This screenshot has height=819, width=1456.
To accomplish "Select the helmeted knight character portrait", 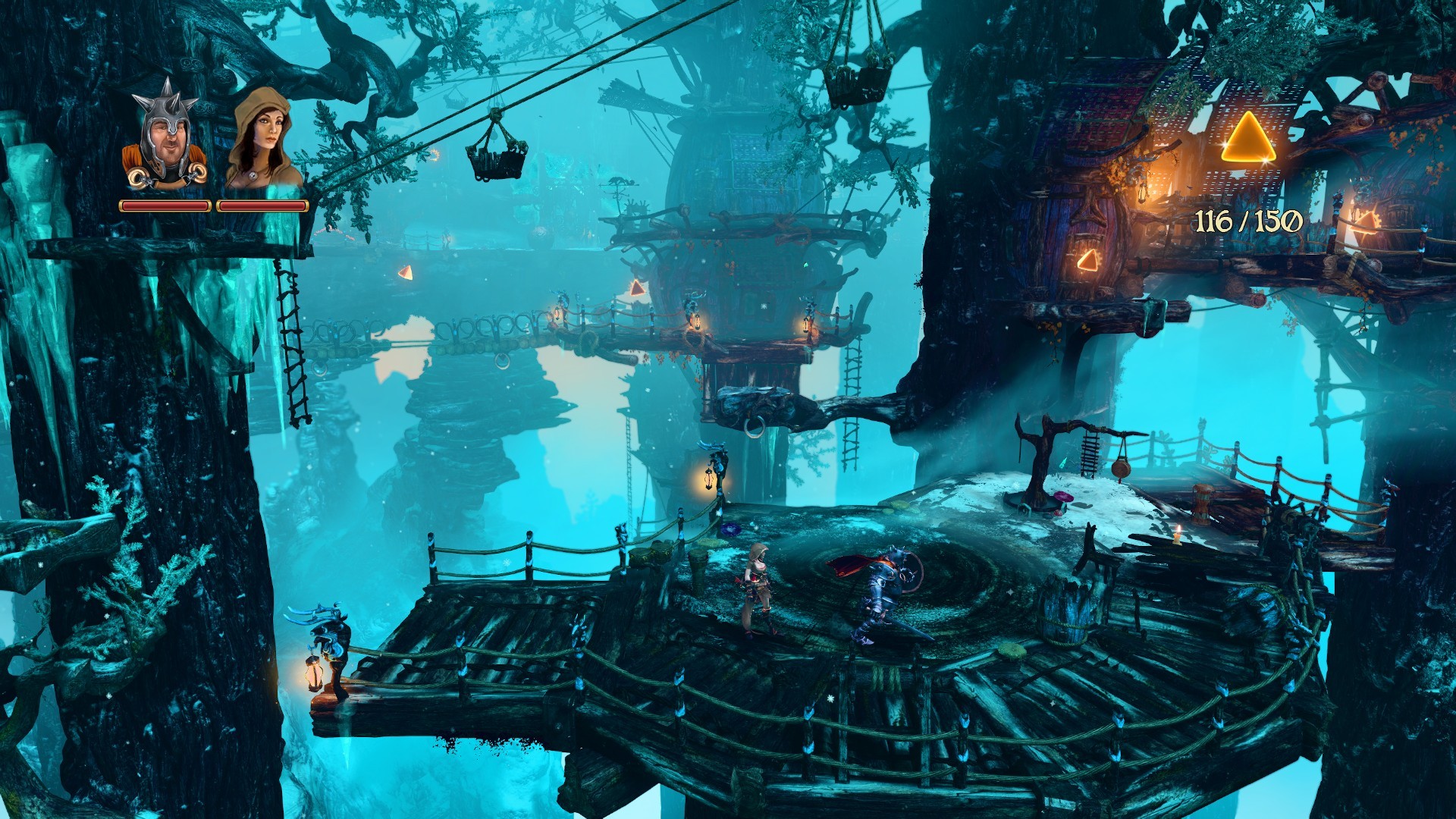I will (x=165, y=138).
